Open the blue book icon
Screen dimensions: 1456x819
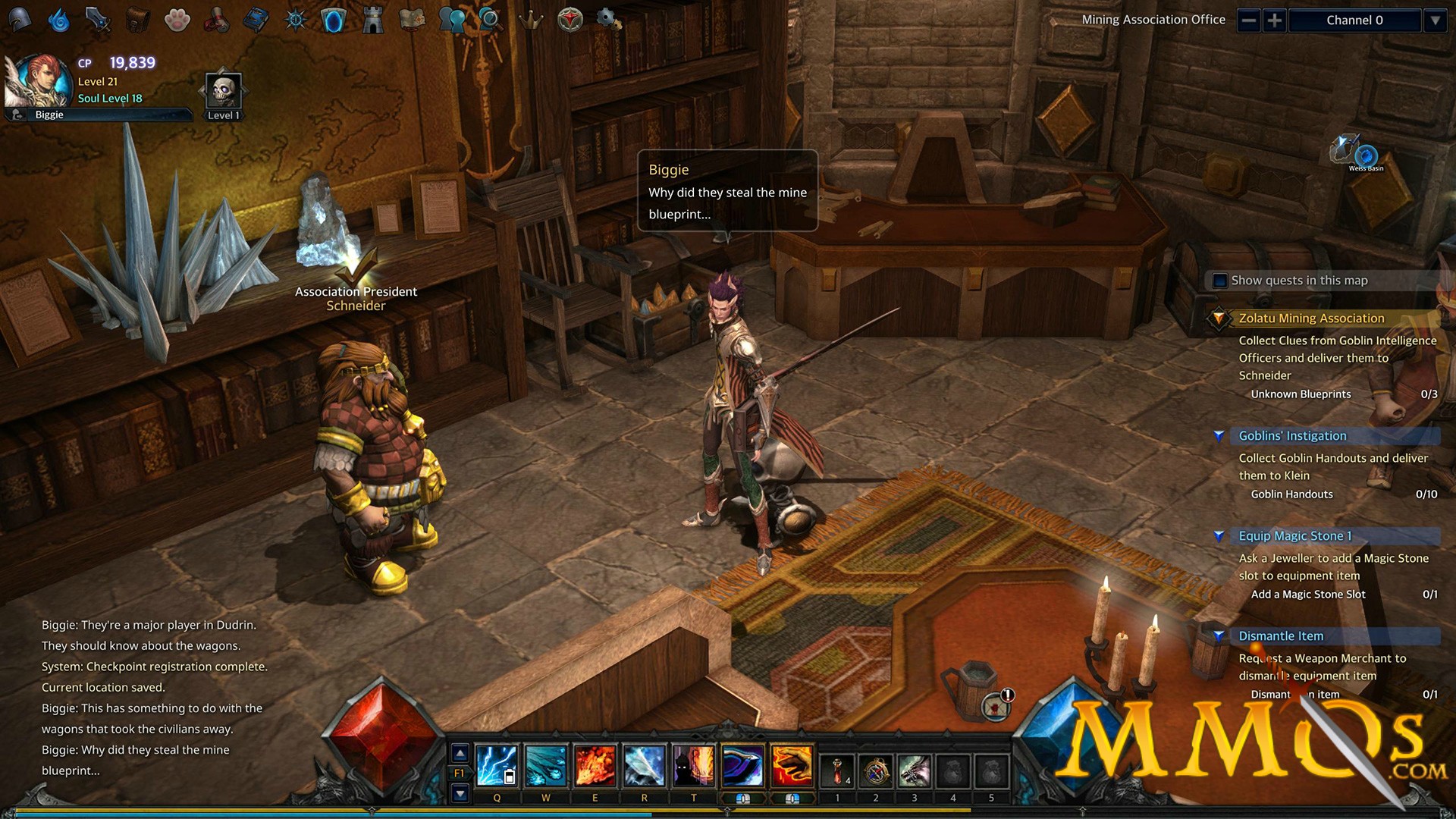tap(256, 20)
